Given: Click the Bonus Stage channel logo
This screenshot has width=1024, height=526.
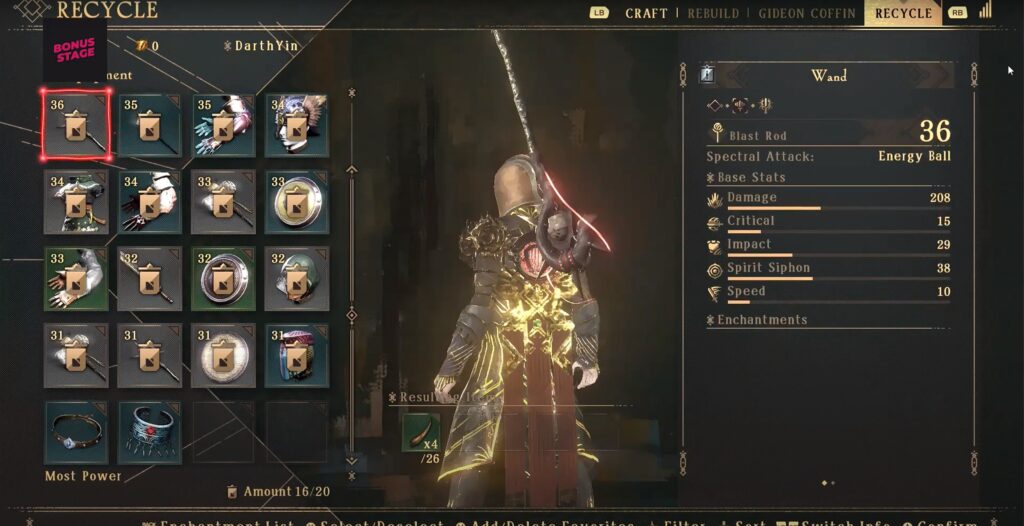Looking at the screenshot, I should (75, 49).
